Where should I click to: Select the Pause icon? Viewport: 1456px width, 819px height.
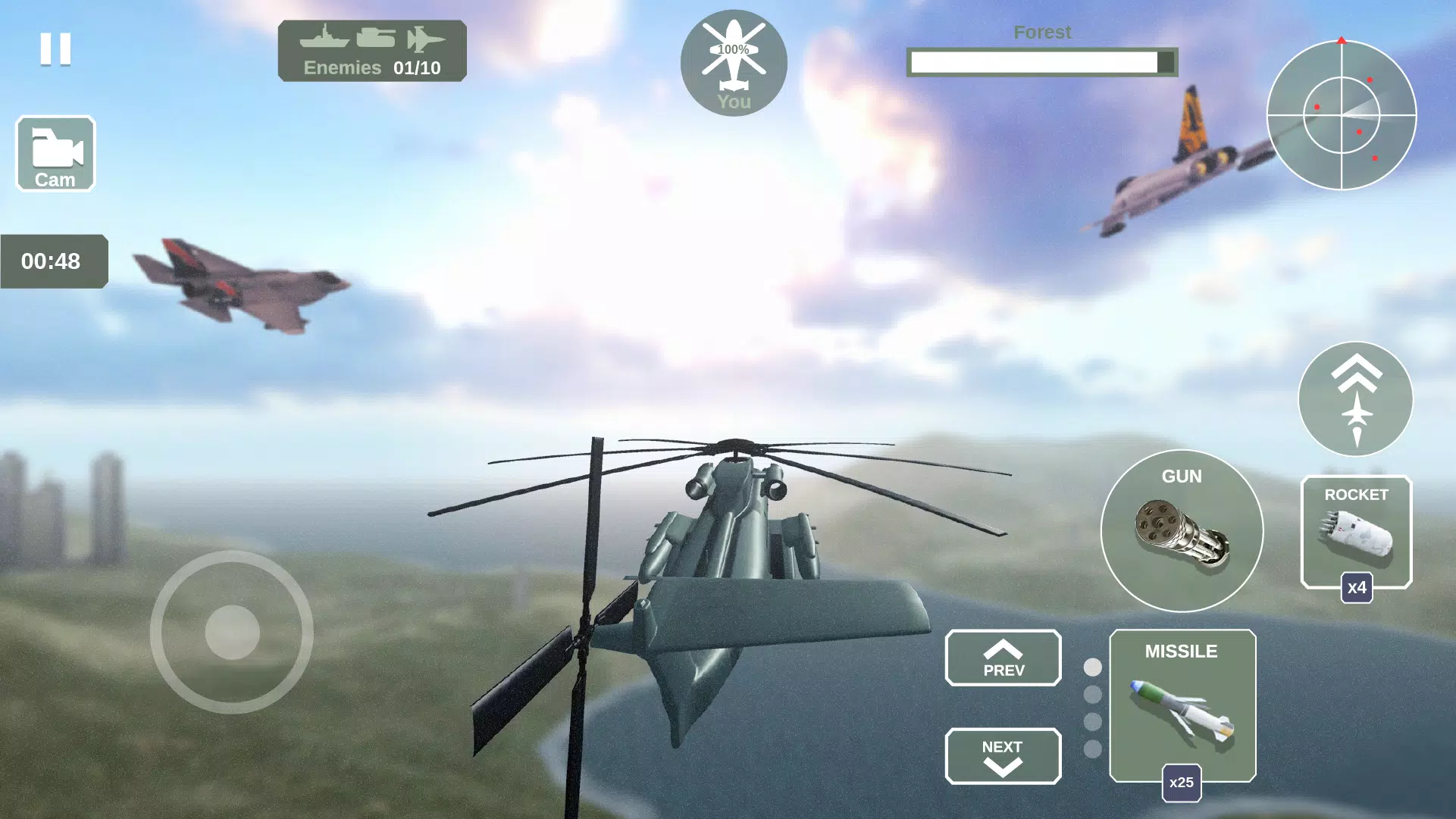56,50
